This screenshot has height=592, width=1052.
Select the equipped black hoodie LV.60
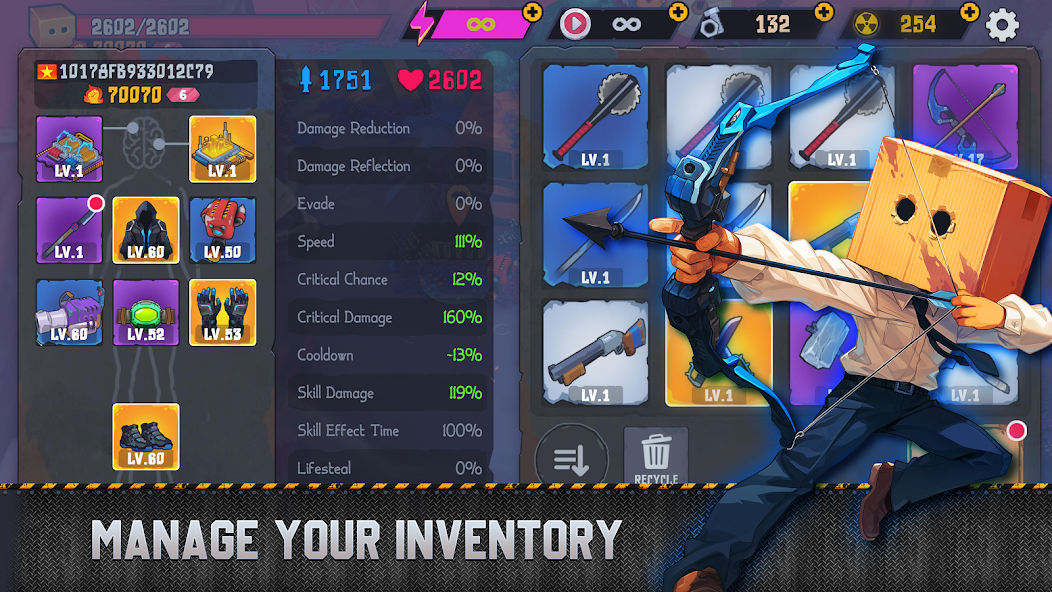[x=146, y=230]
